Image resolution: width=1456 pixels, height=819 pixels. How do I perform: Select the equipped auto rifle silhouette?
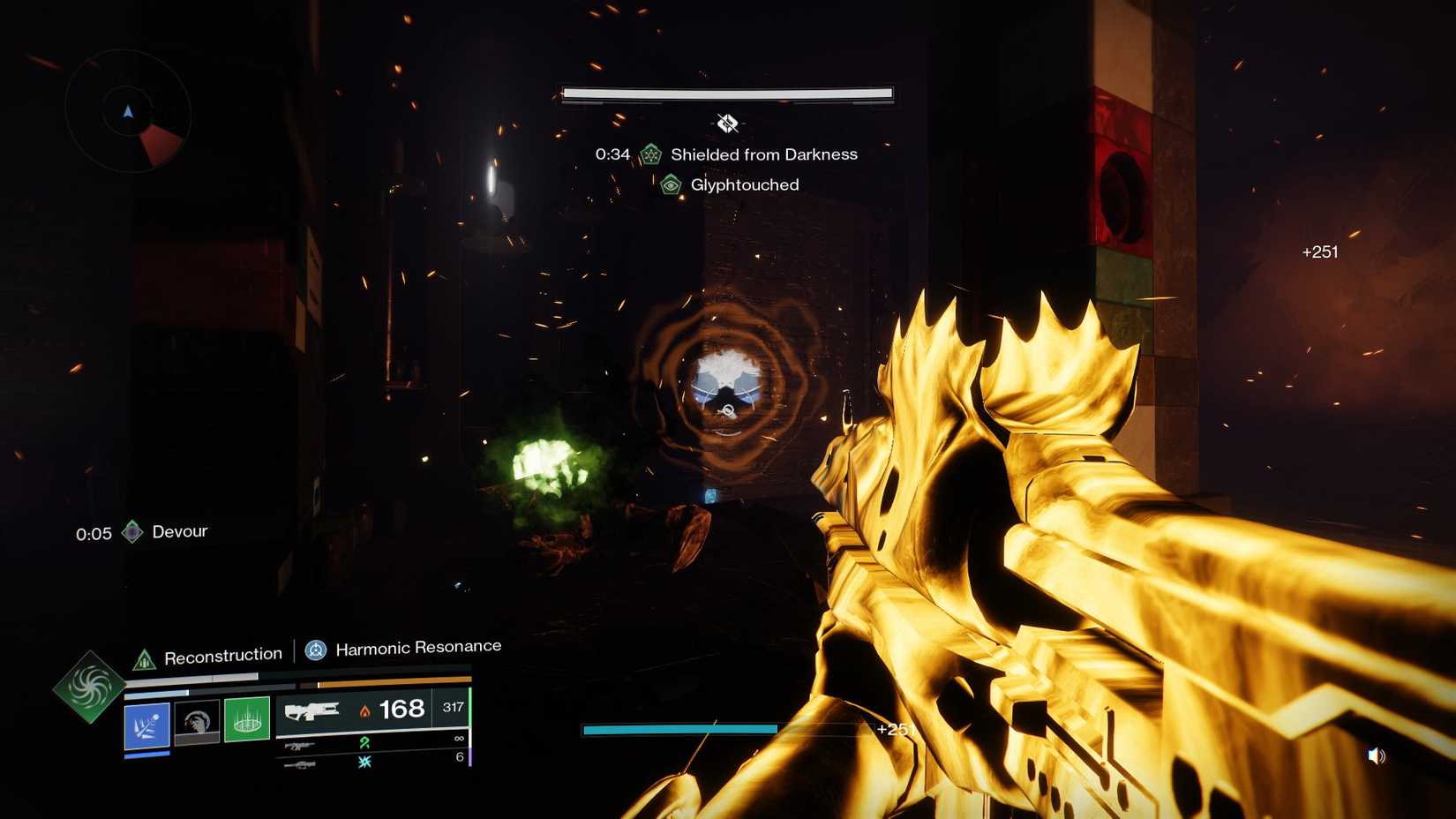(x=312, y=710)
